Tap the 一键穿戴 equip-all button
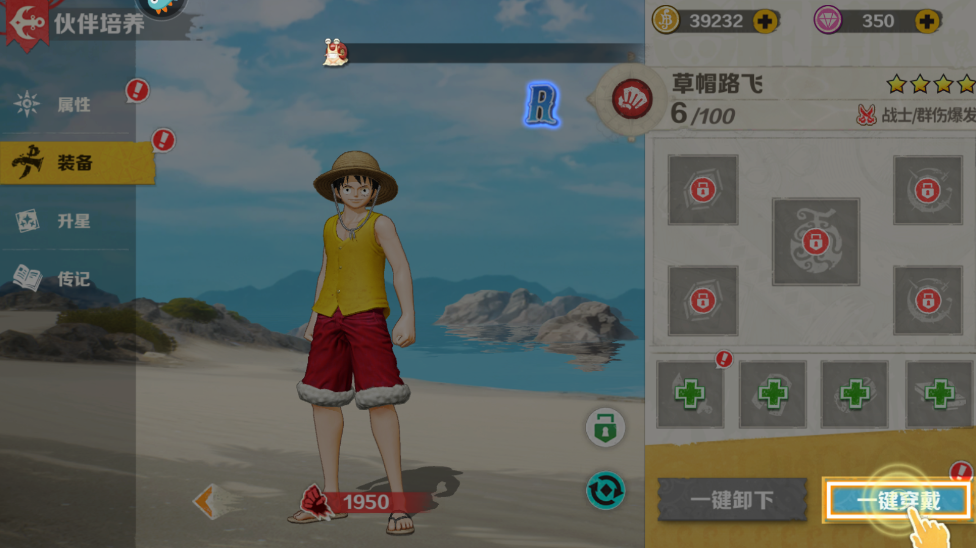This screenshot has height=548, width=976. click(897, 500)
